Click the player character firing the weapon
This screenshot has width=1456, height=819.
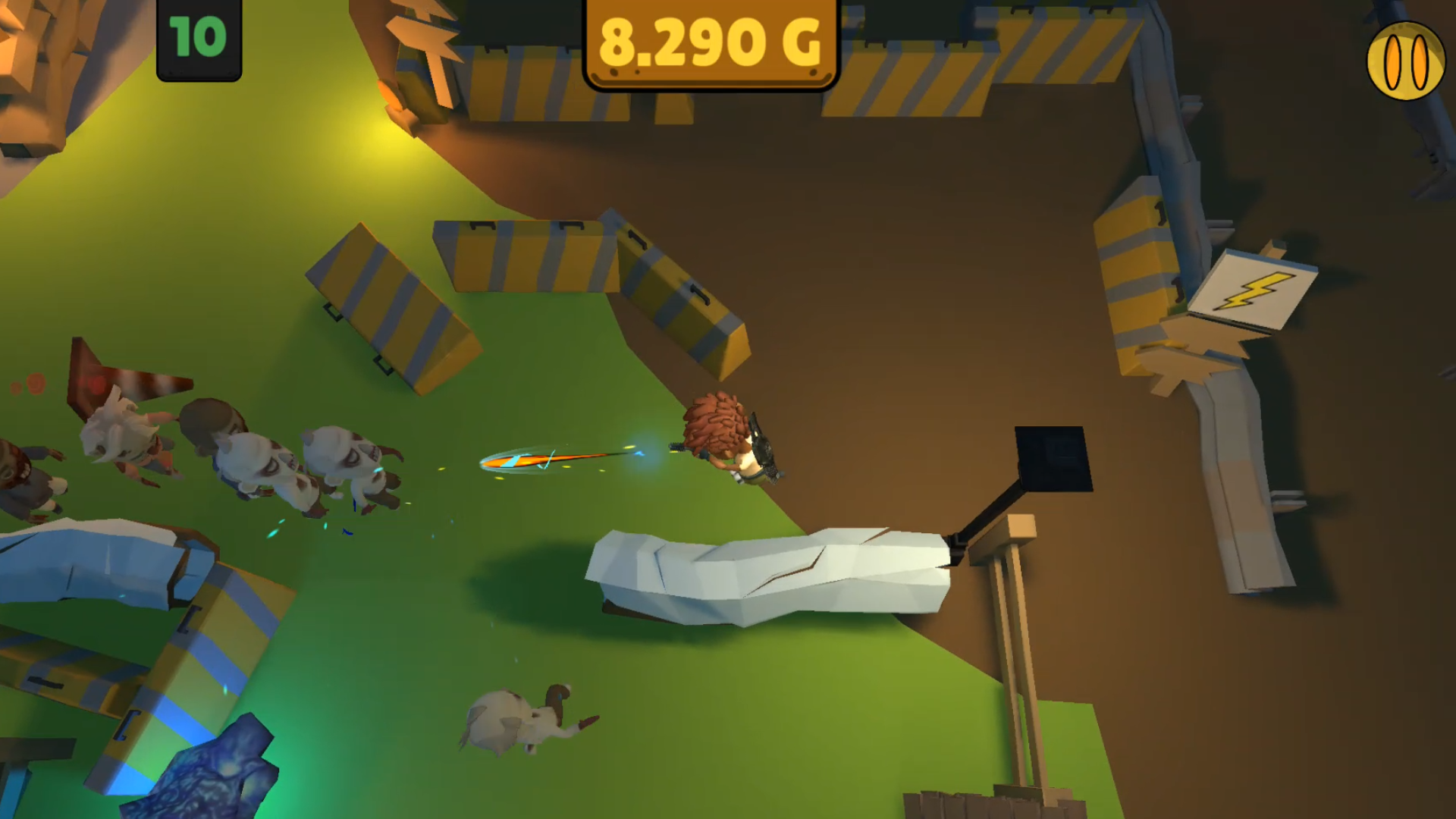[720, 440]
